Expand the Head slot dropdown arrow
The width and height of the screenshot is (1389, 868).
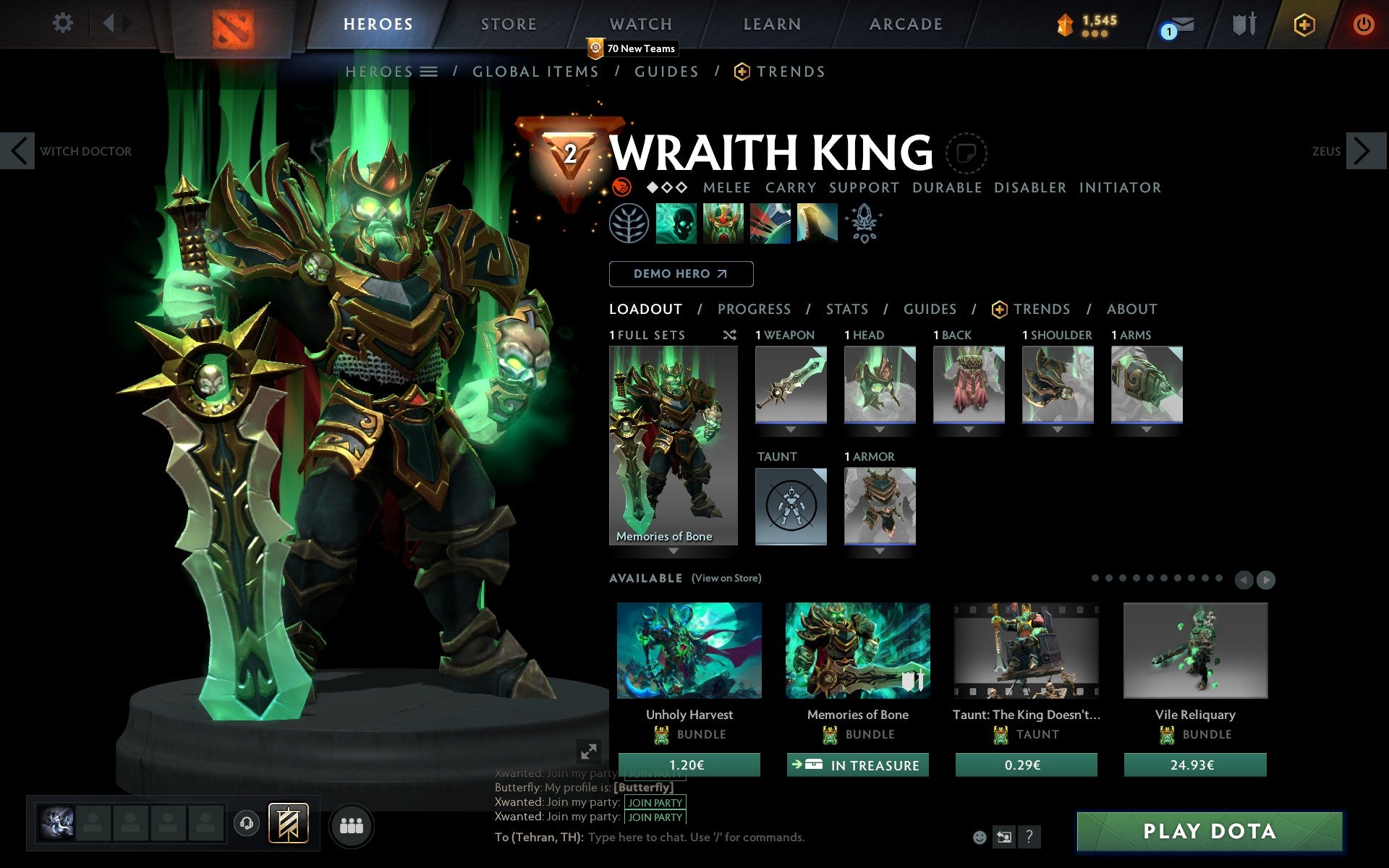click(x=879, y=427)
